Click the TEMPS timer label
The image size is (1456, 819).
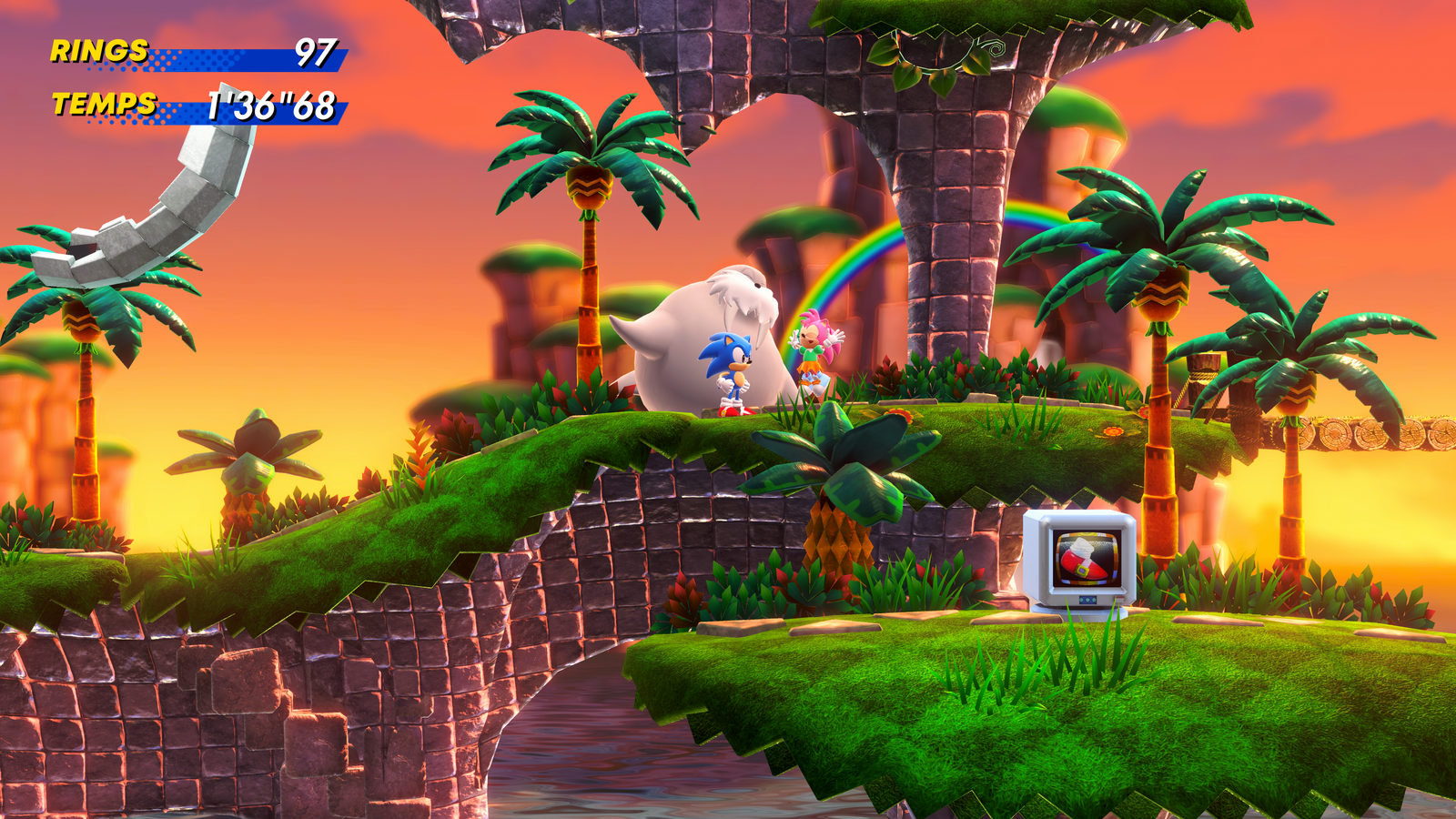[x=103, y=105]
